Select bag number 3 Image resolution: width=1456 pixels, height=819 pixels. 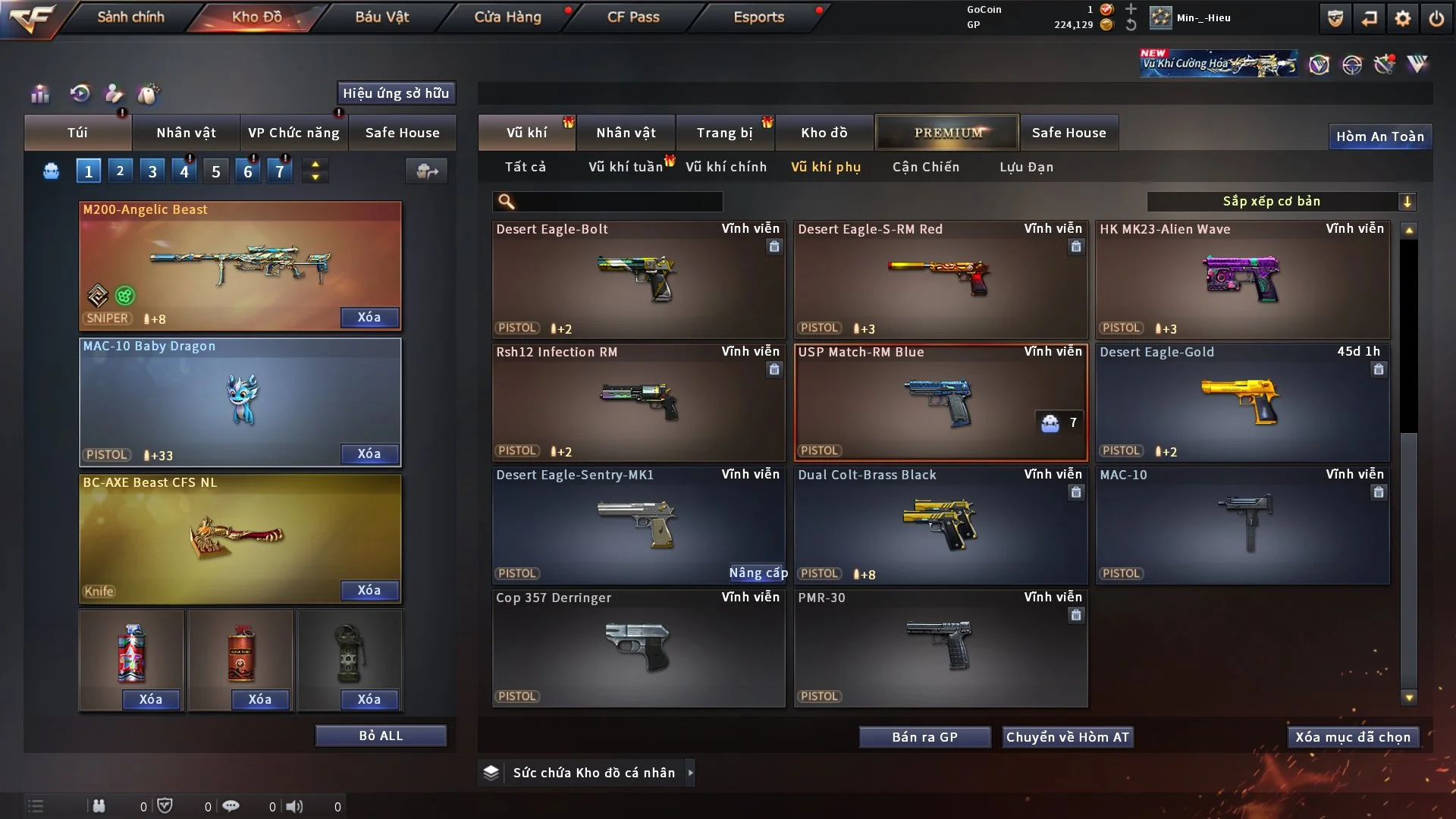point(152,171)
